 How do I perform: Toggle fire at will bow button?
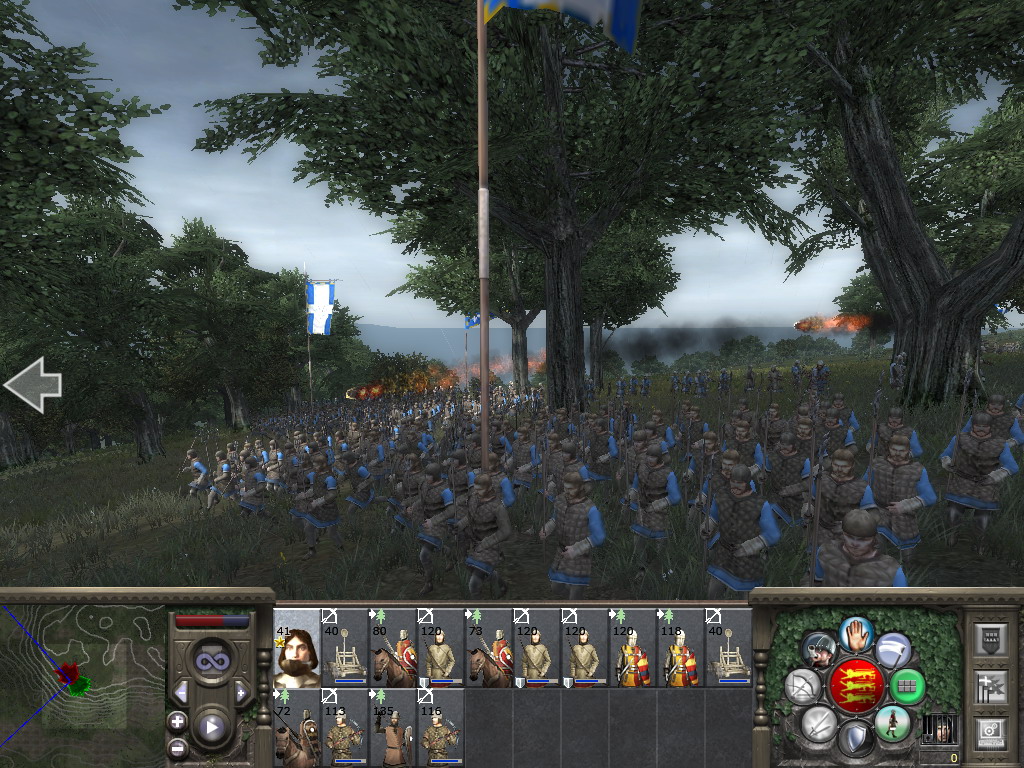803,686
